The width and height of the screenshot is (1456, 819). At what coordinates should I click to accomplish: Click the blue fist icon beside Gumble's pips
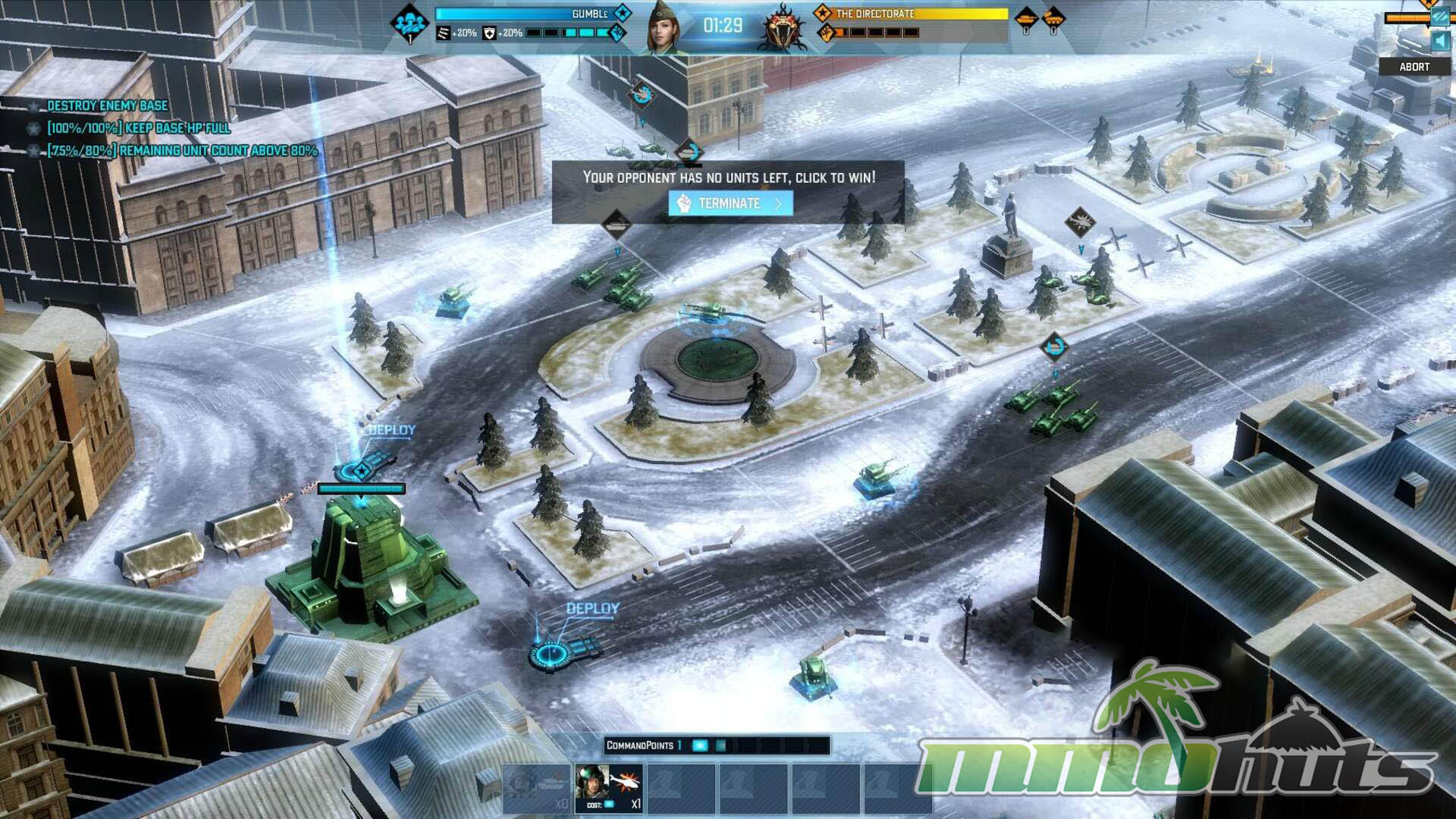[618, 33]
